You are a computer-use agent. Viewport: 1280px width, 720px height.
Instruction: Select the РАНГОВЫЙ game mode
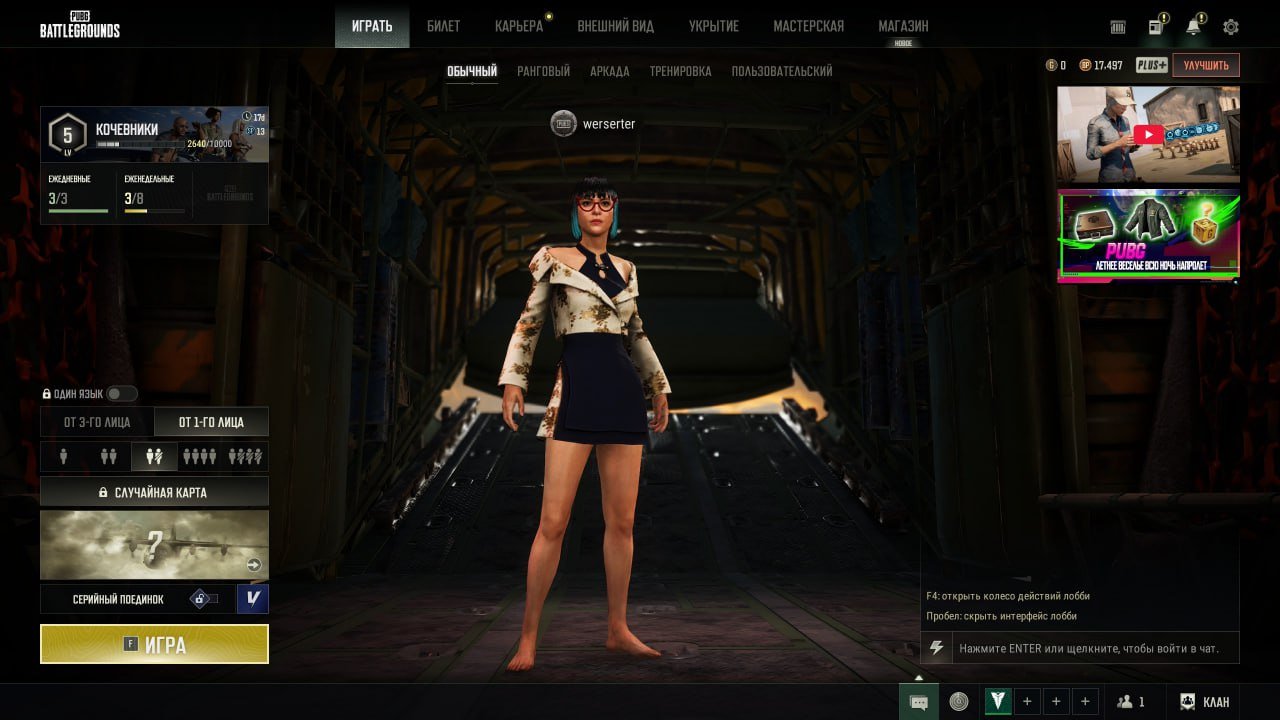pyautogui.click(x=543, y=71)
